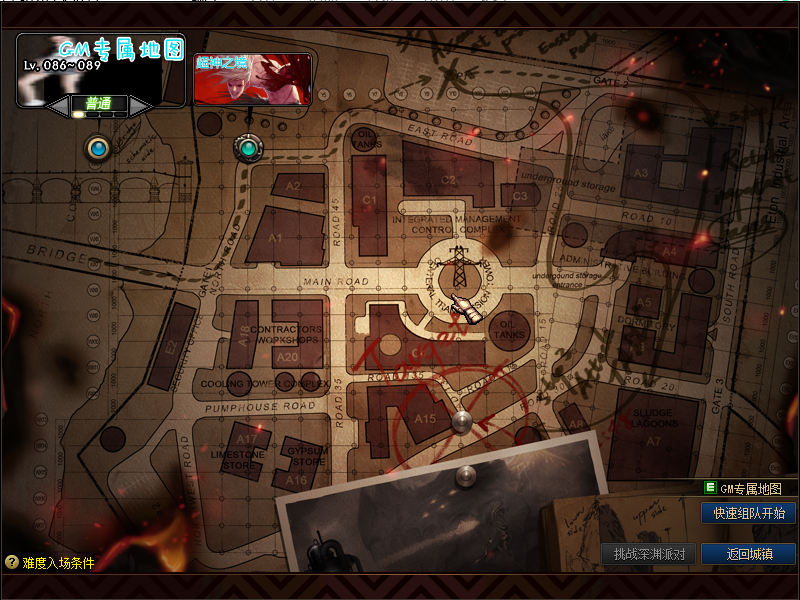Image resolution: width=800 pixels, height=600 pixels.
Task: Select the previous difficulty with the left arrow
Action: click(x=60, y=104)
